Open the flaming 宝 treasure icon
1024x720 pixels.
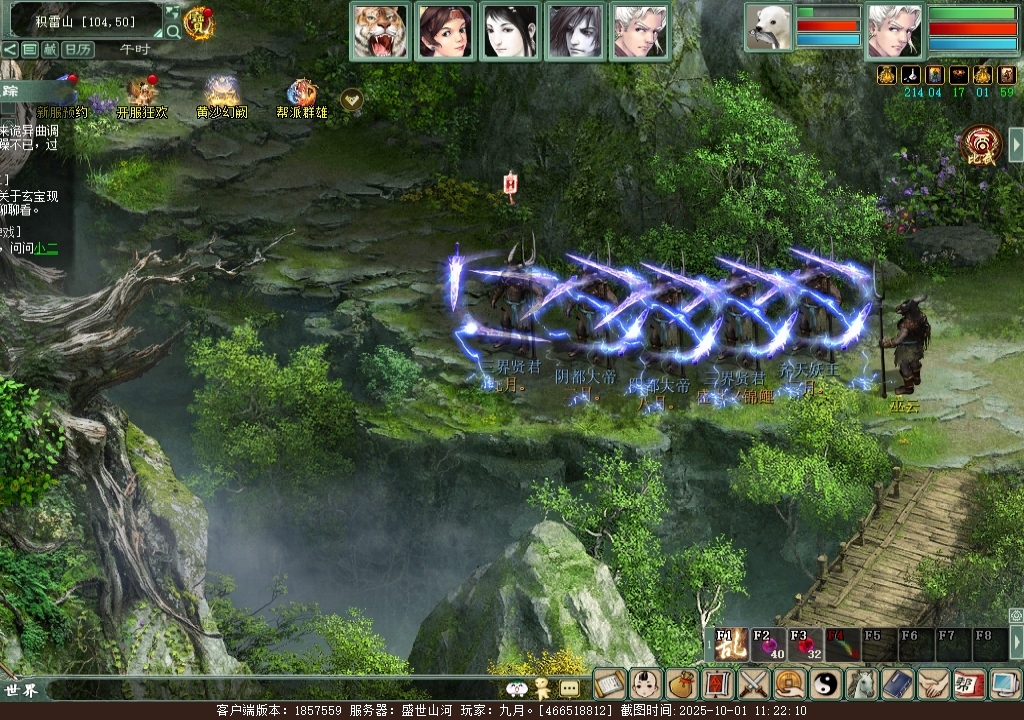click(200, 22)
